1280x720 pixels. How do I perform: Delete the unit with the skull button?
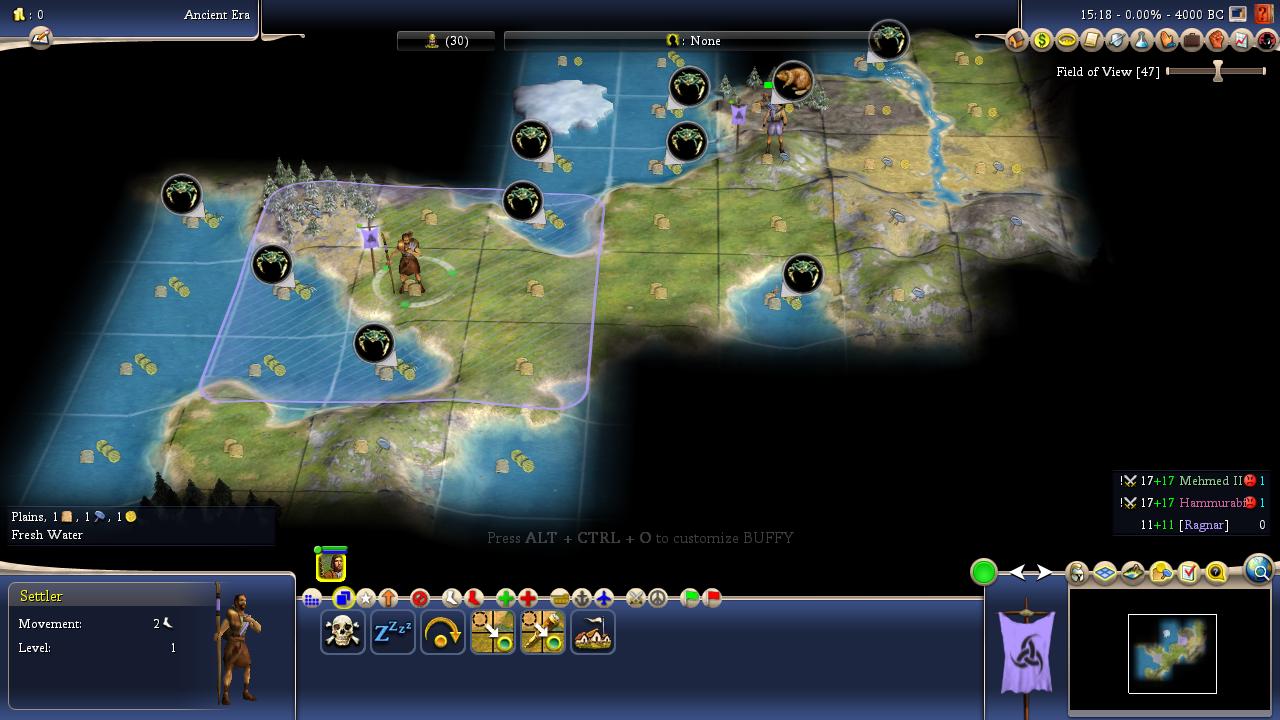click(x=343, y=633)
